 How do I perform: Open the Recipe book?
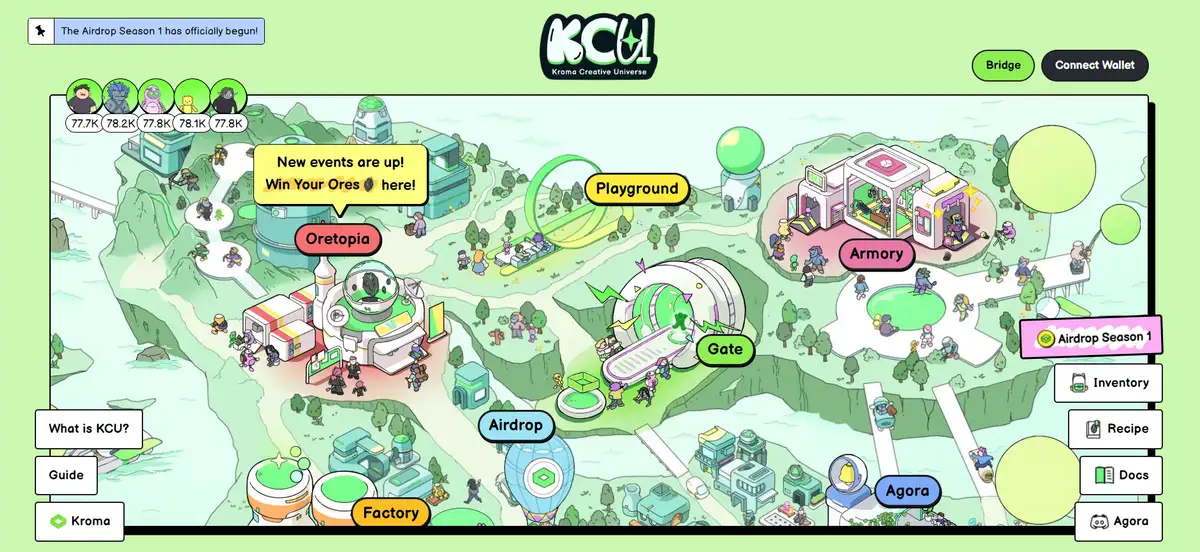[1115, 429]
